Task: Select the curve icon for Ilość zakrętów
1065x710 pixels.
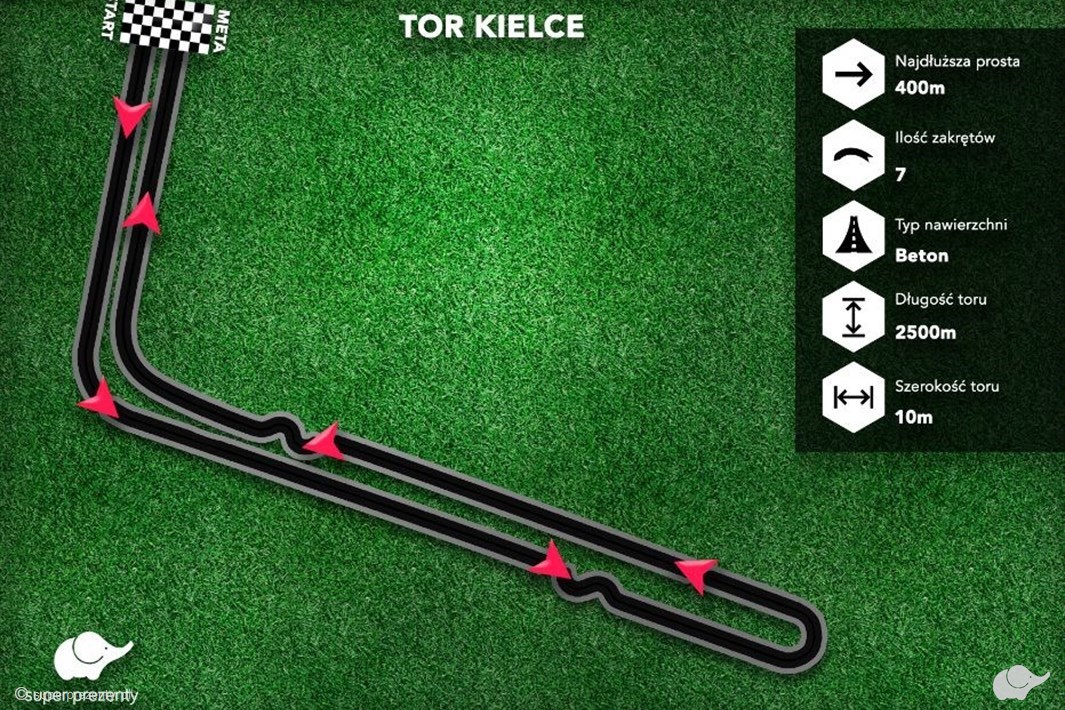Action: (852, 156)
